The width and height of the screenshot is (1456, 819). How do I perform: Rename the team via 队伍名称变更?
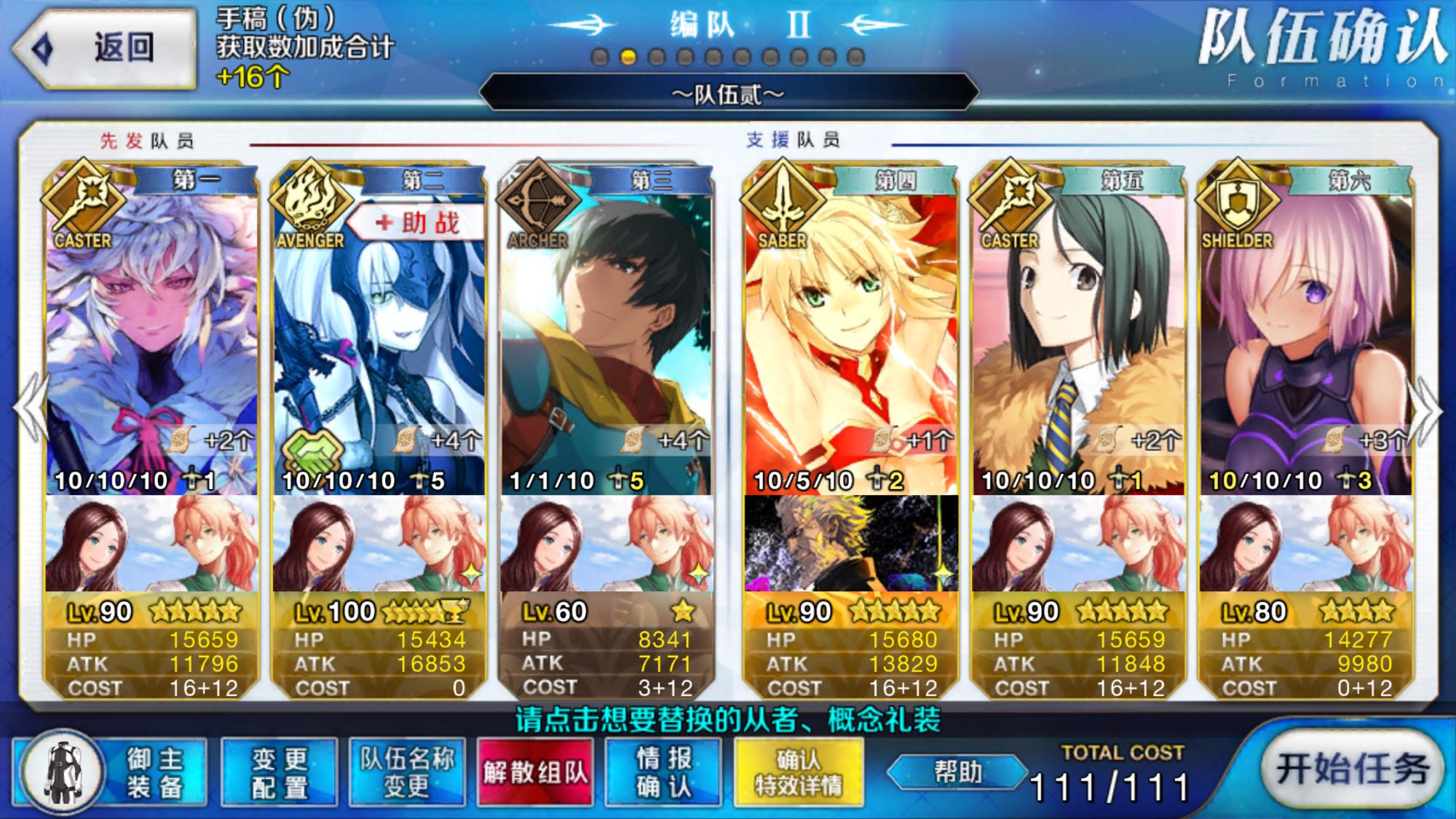[407, 773]
